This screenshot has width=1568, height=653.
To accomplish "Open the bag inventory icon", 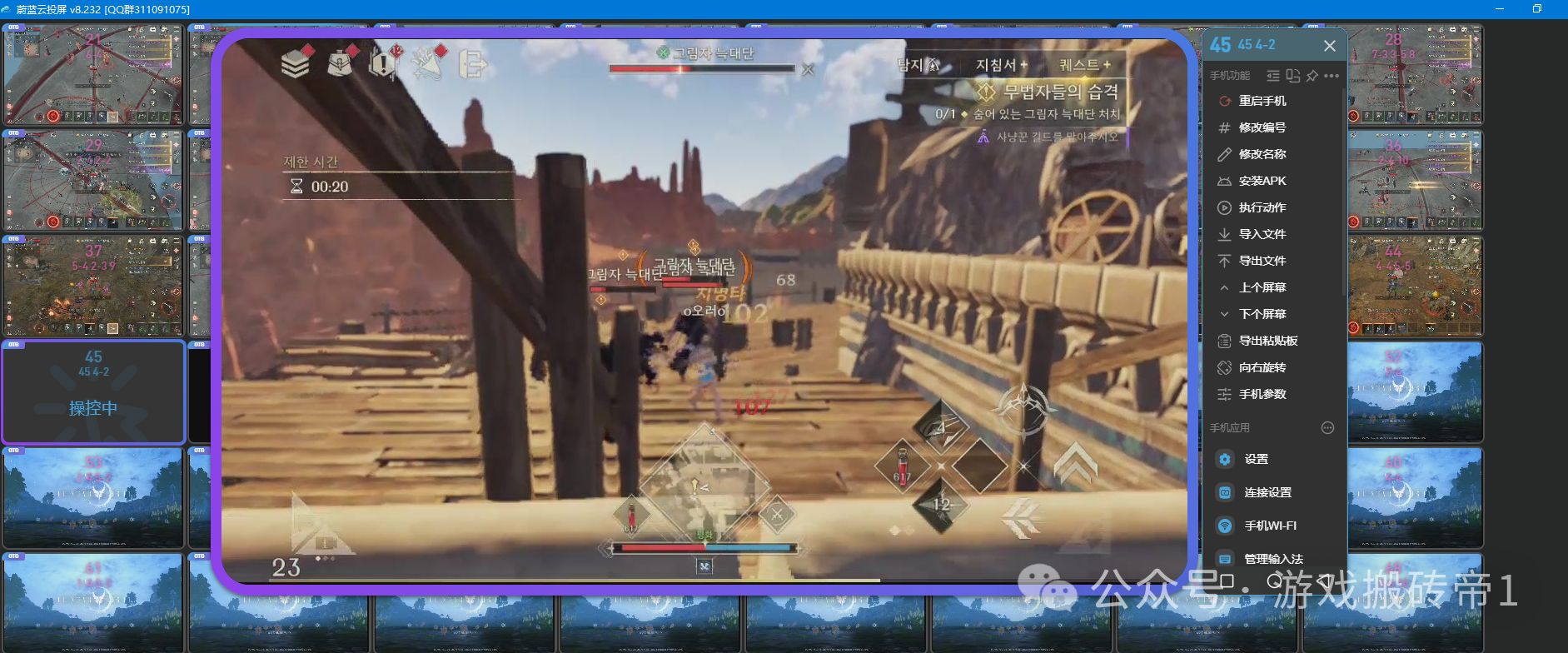I will [340, 62].
